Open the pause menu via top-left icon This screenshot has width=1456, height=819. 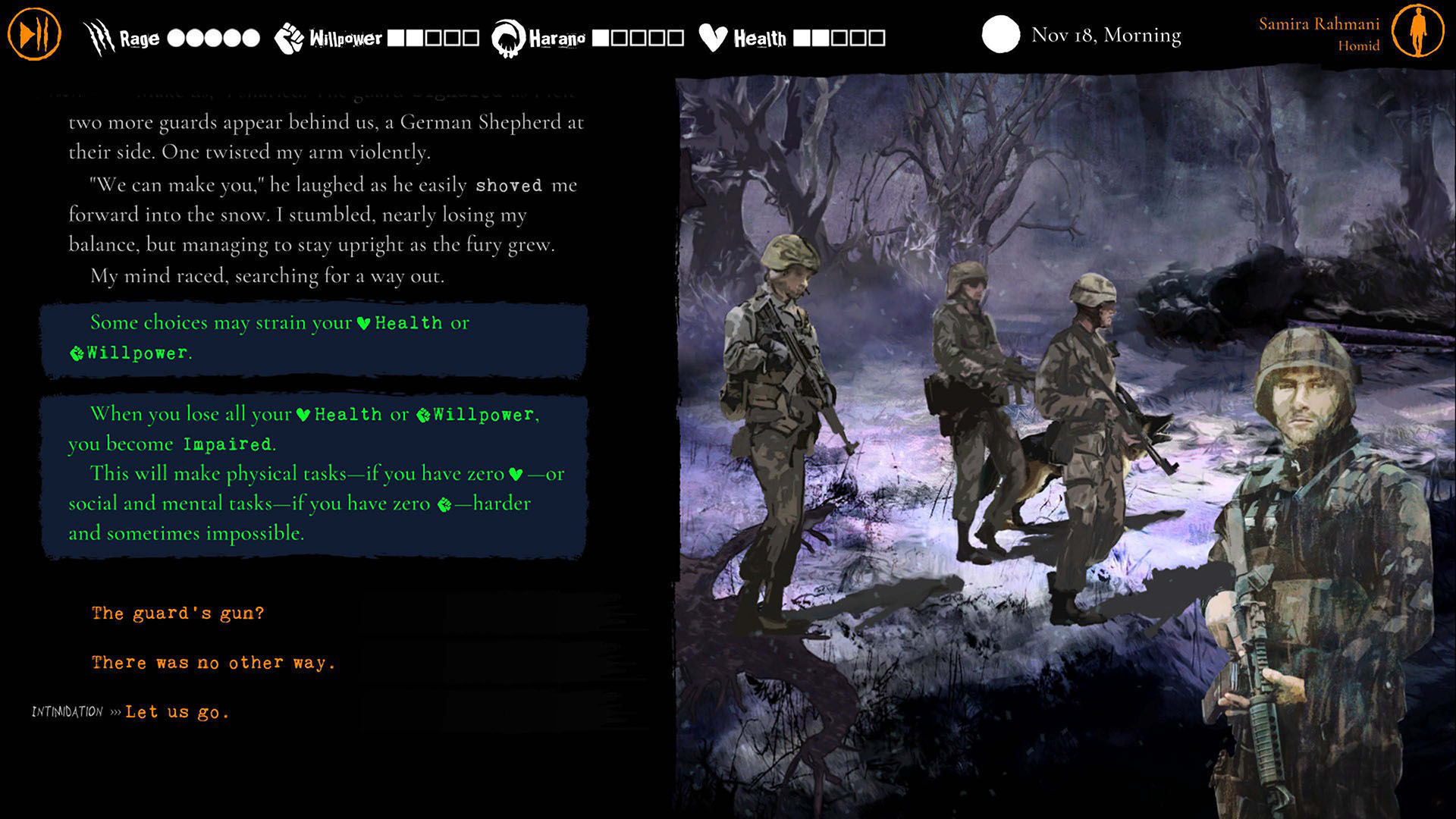[x=33, y=33]
